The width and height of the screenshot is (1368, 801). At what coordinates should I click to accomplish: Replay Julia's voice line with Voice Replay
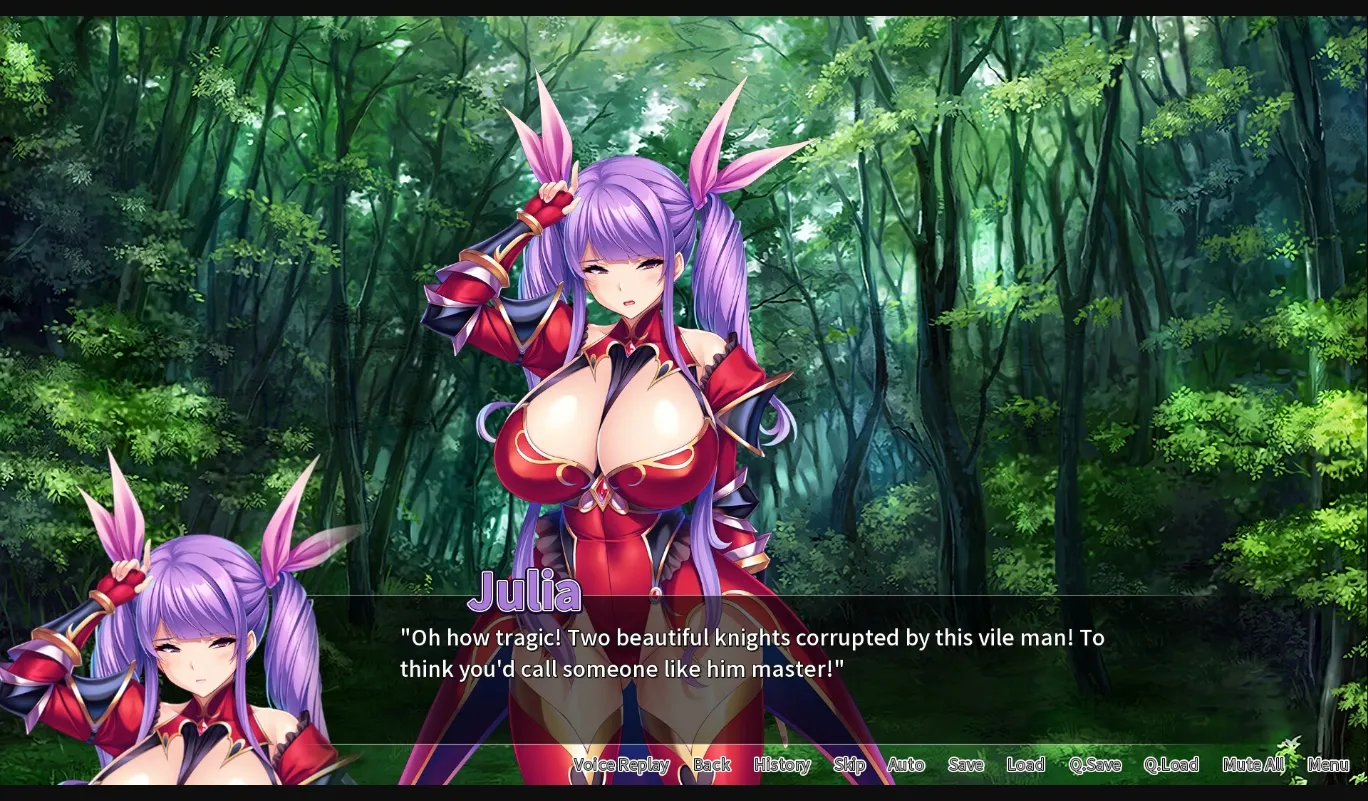coord(621,764)
